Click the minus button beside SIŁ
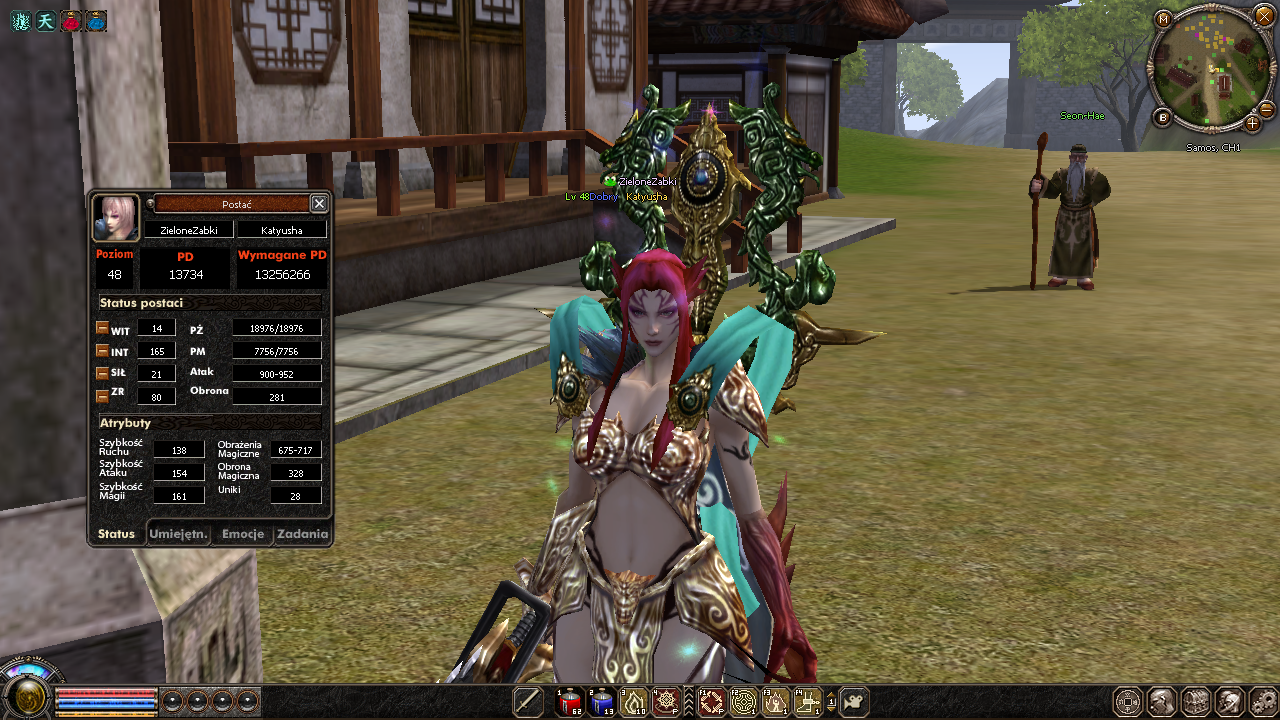The width and height of the screenshot is (1280, 720). click(102, 373)
